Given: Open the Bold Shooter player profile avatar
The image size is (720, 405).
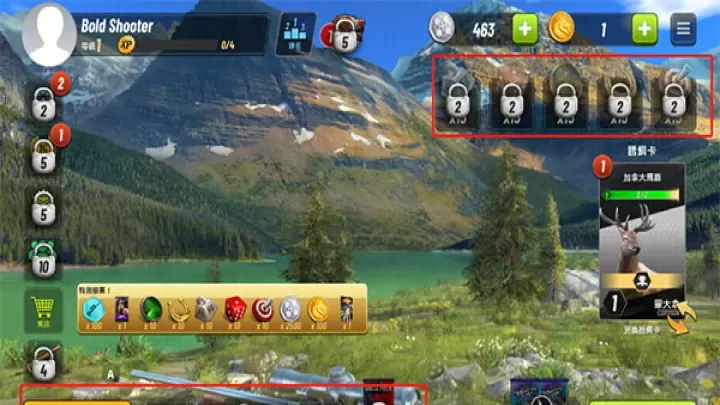Looking at the screenshot, I should (48, 34).
